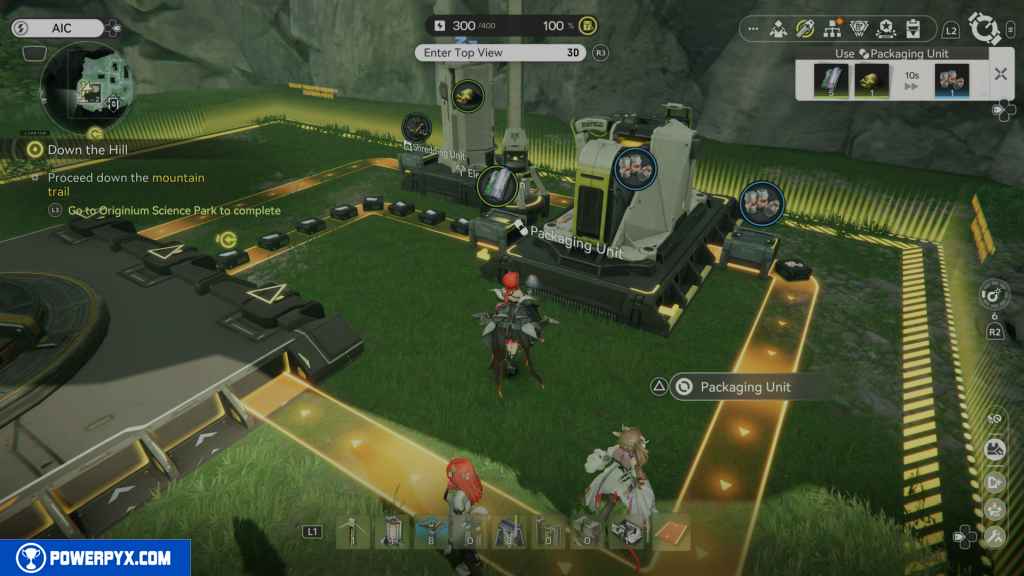
Task: Select the flowchart tree icon in top bar
Action: (831, 29)
